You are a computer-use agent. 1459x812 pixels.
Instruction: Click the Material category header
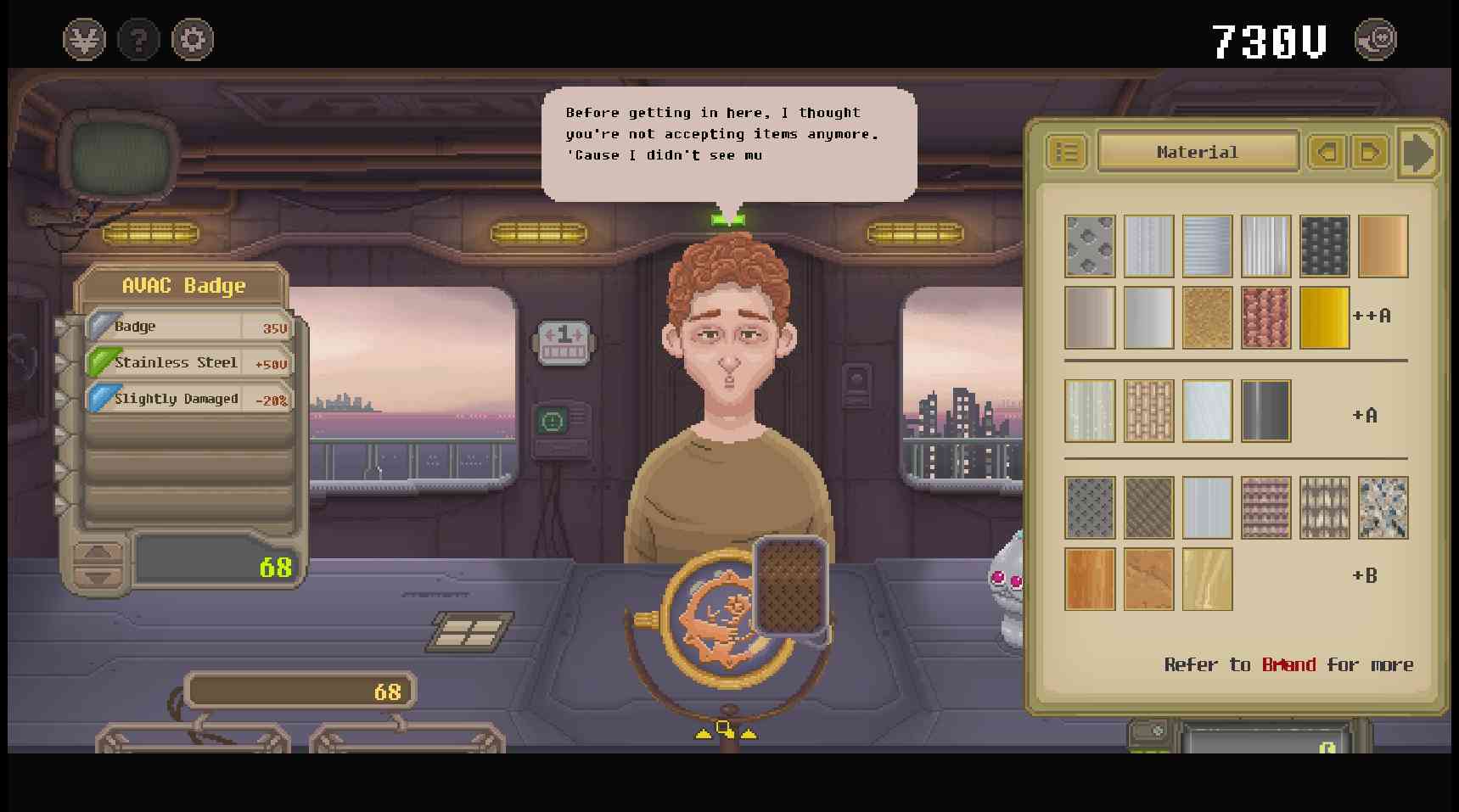(x=1197, y=153)
